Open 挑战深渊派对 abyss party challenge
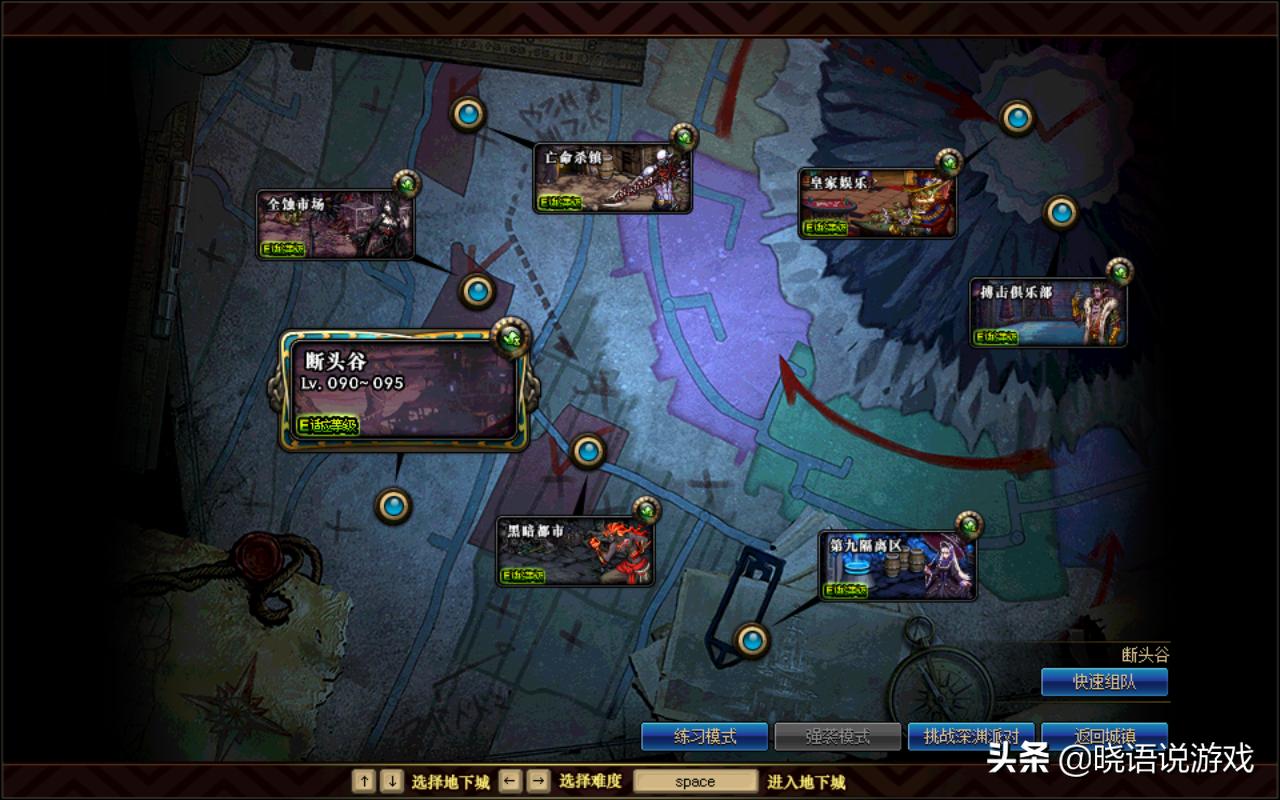Image resolution: width=1280 pixels, height=800 pixels. tap(970, 737)
